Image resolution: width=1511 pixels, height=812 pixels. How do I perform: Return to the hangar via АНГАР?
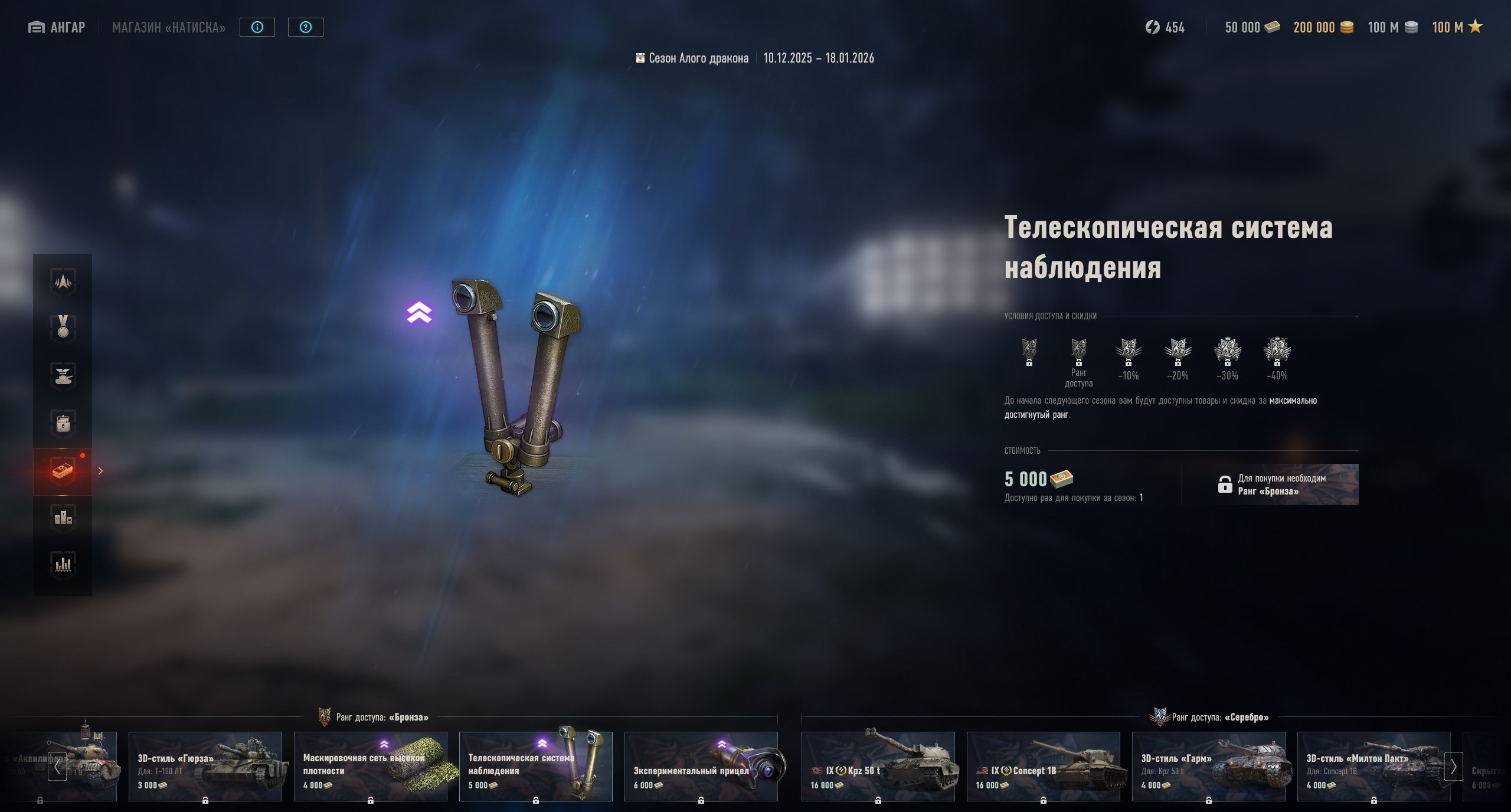(x=57, y=27)
